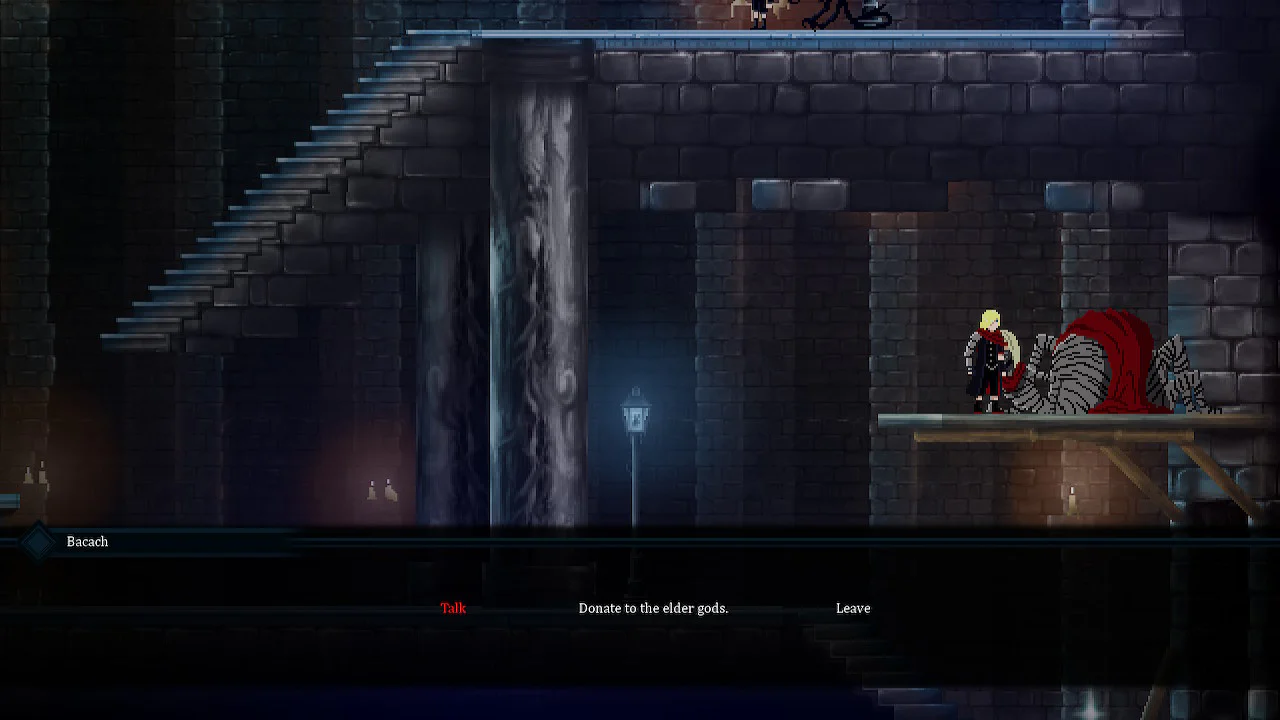Image resolution: width=1280 pixels, height=720 pixels.
Task: Select the Talk dialogue option
Action: click(452, 607)
